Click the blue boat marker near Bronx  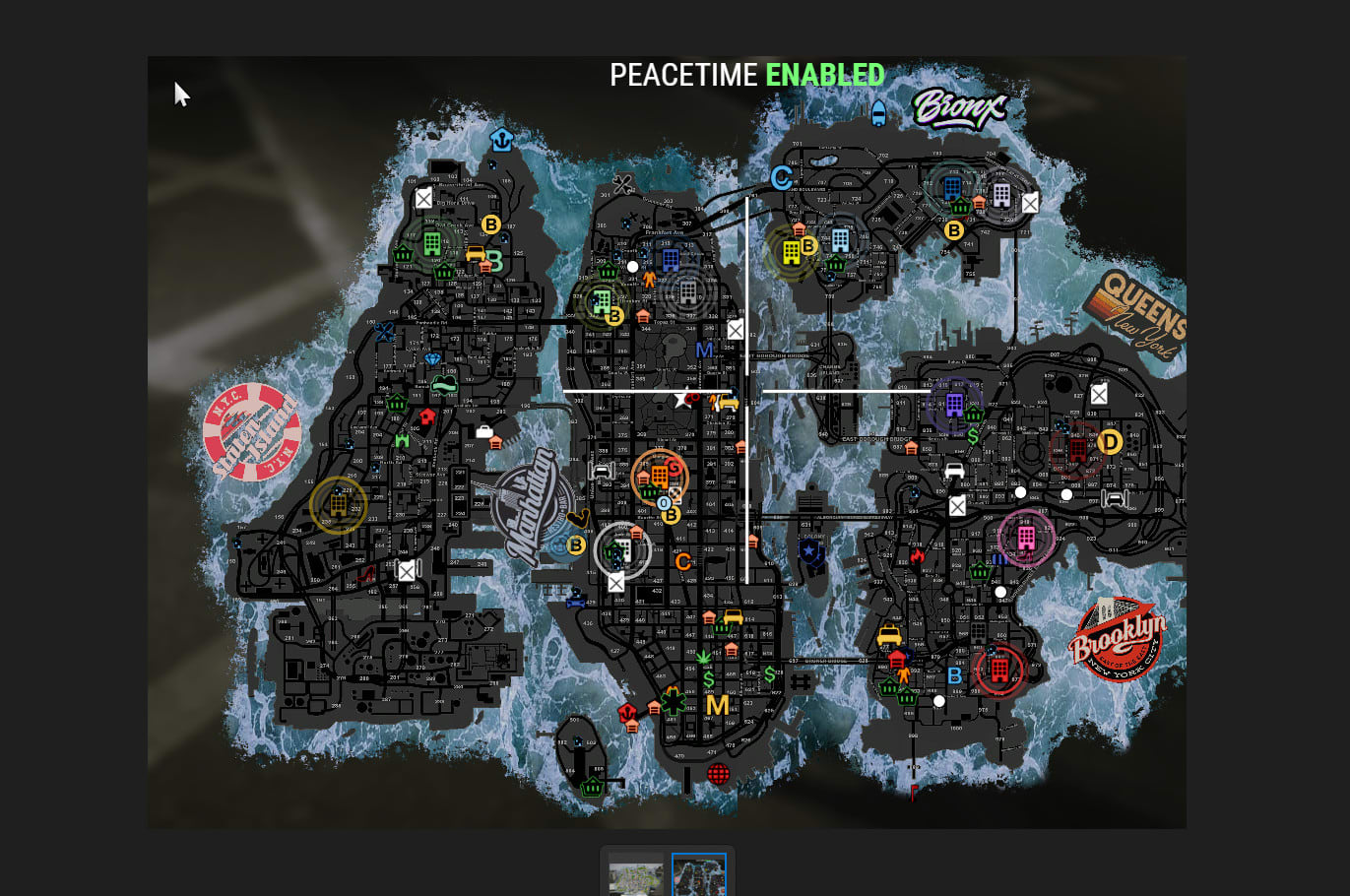pos(878,113)
